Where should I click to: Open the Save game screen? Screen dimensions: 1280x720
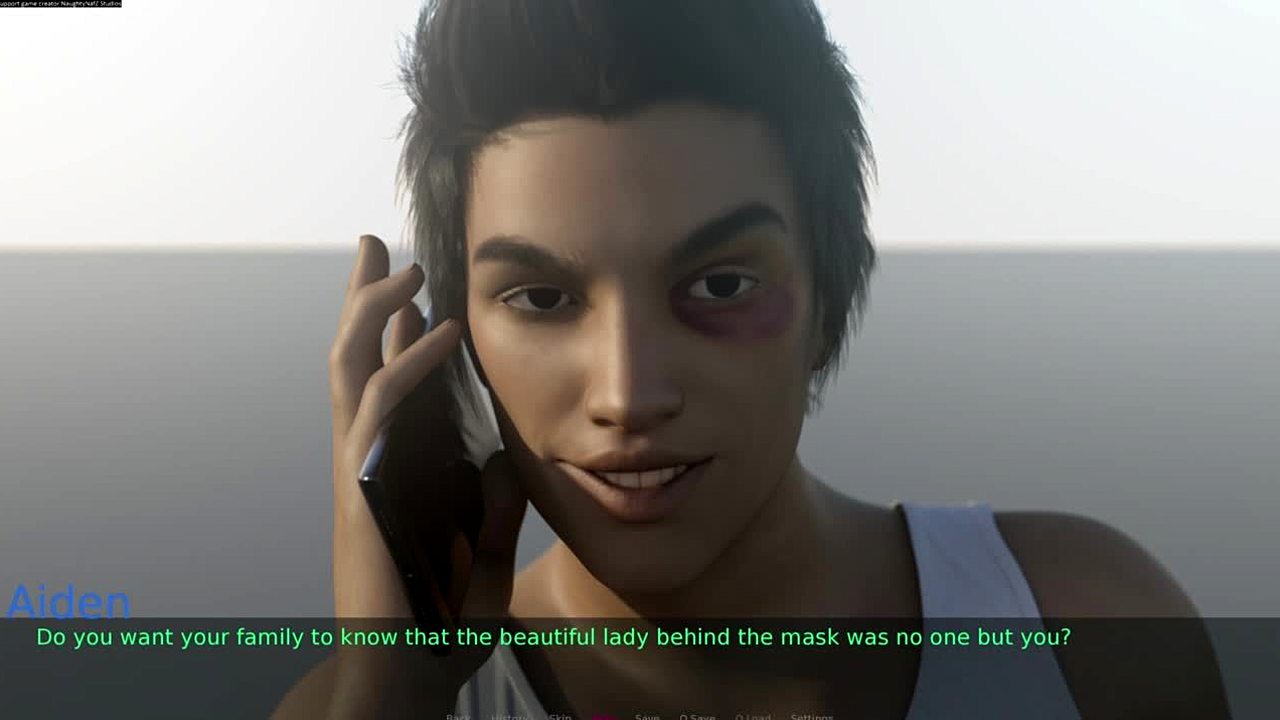tap(647, 716)
